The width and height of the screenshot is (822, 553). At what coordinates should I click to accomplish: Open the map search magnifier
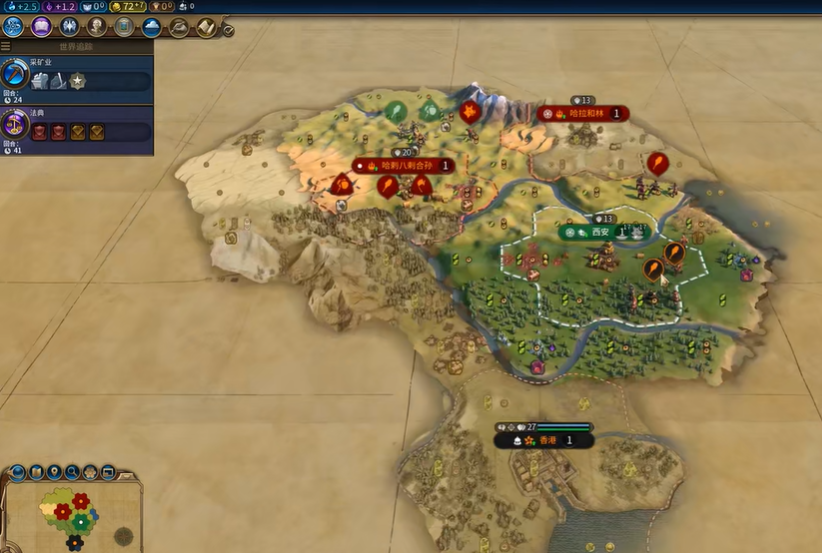point(72,471)
